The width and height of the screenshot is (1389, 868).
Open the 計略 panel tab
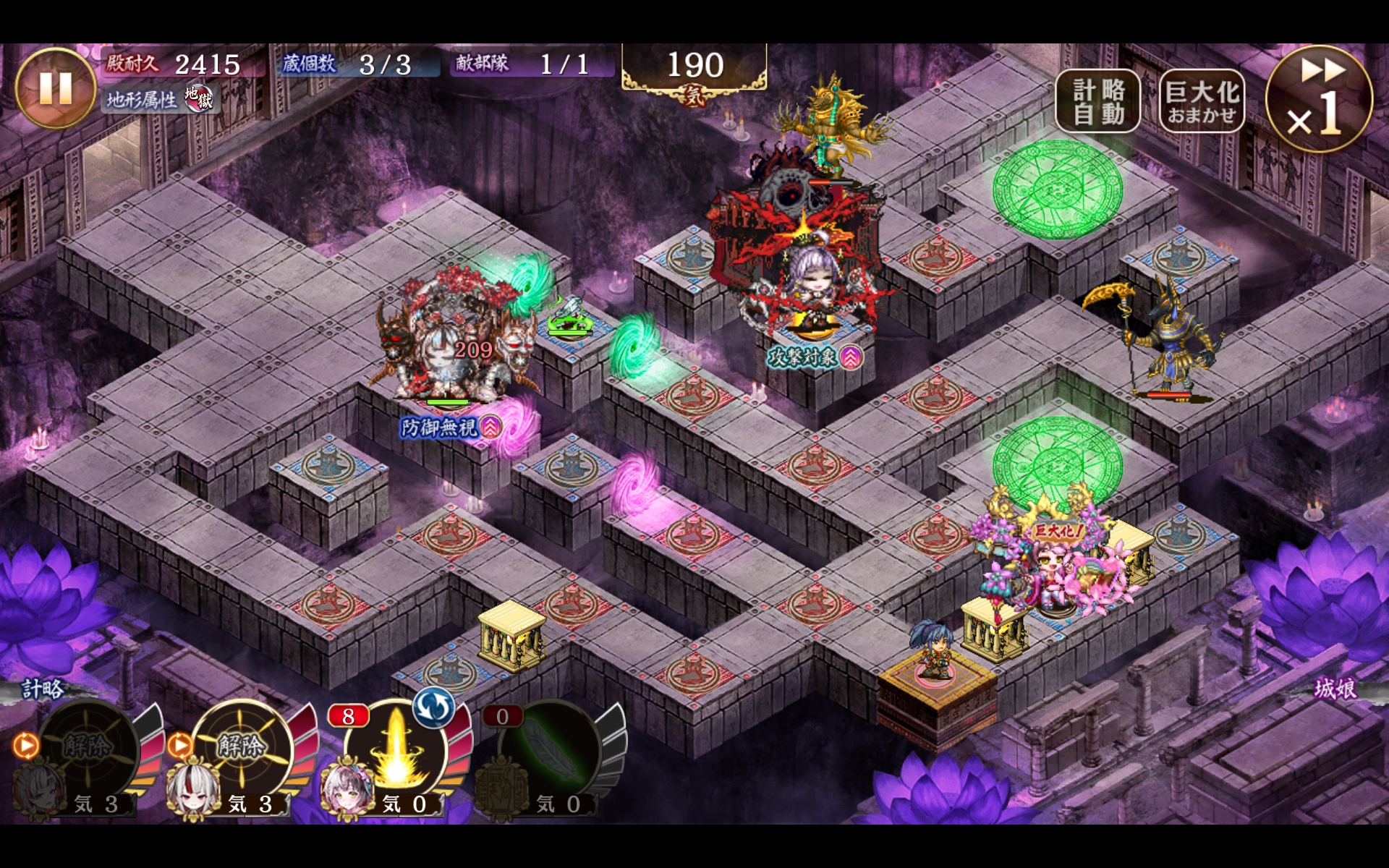click(x=43, y=689)
